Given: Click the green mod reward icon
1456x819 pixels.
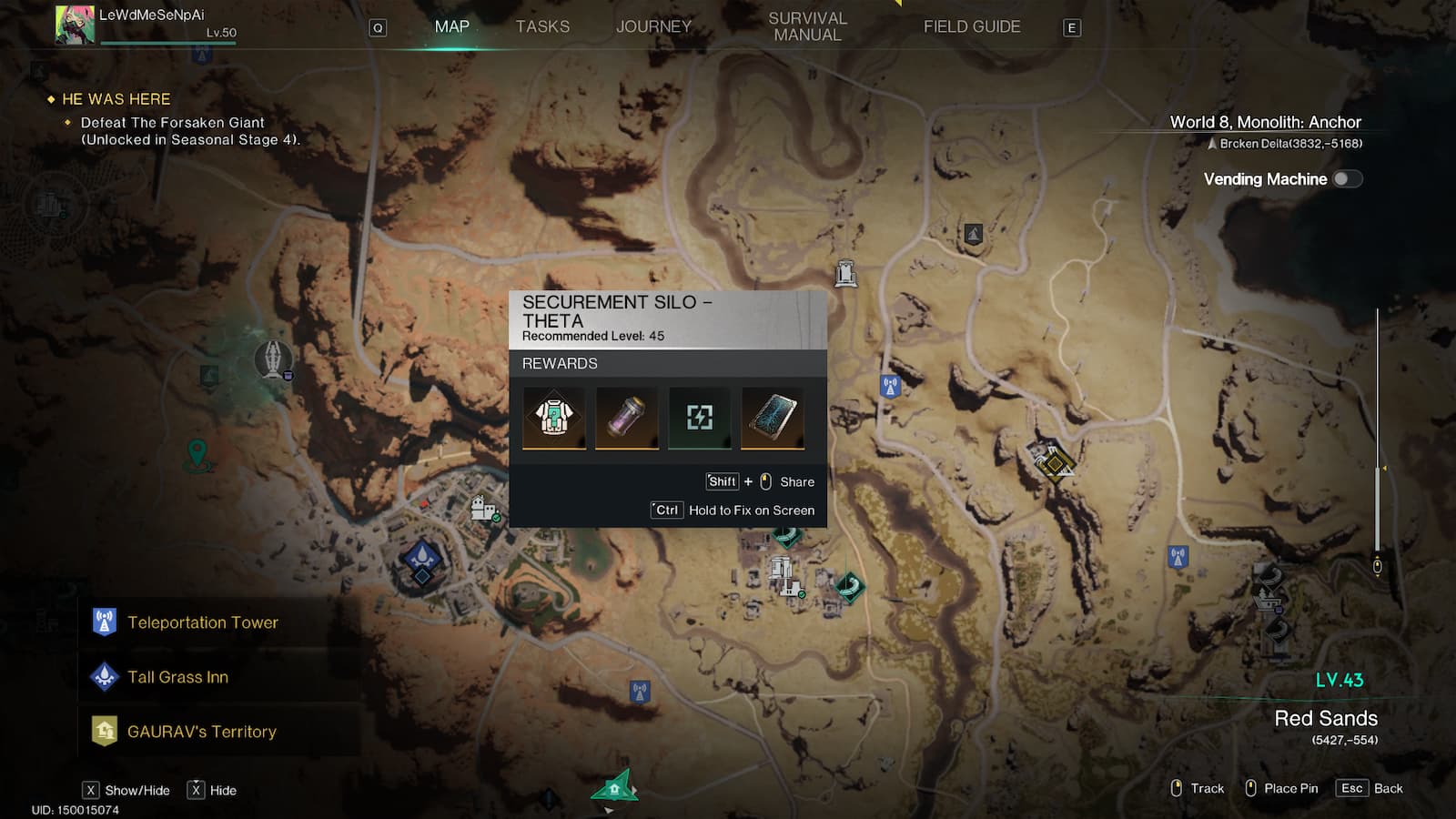Looking at the screenshot, I should pyautogui.click(x=700, y=418).
